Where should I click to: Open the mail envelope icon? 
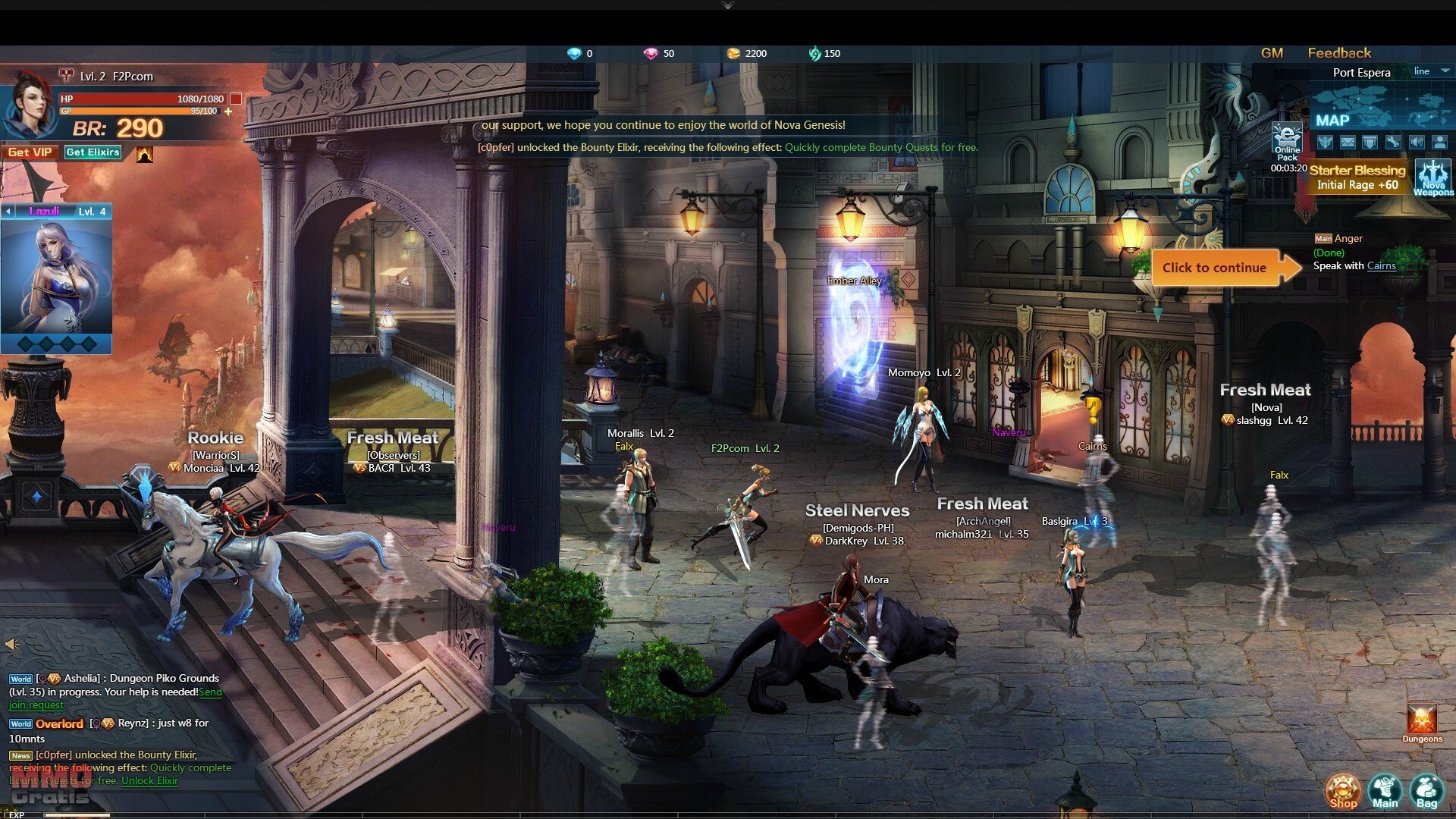click(1348, 142)
